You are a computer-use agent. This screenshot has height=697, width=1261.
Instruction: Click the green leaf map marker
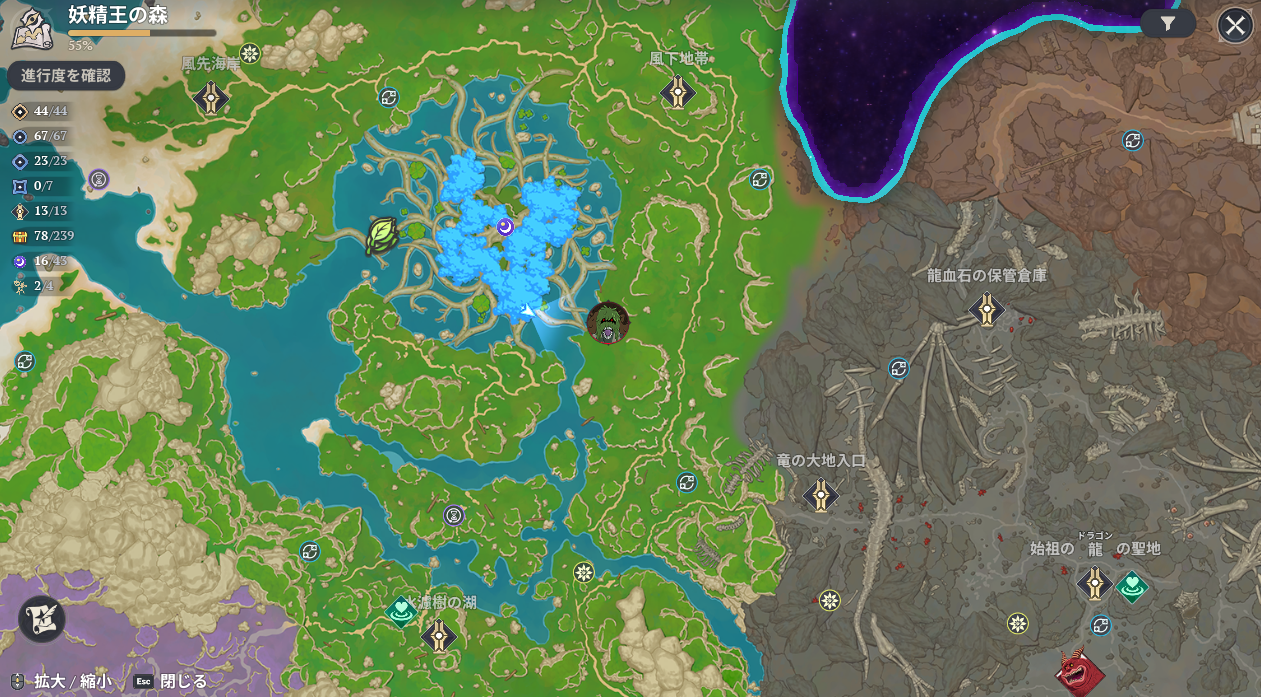382,236
